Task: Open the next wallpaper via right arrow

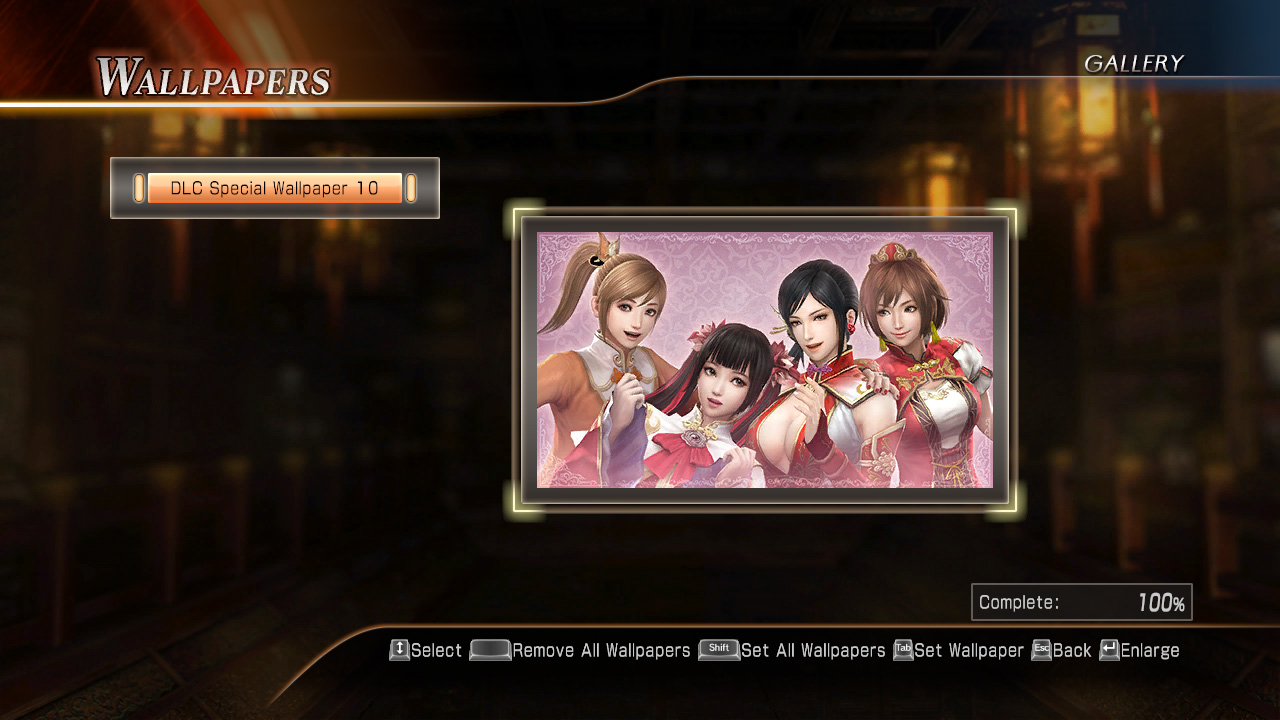Action: tap(411, 187)
